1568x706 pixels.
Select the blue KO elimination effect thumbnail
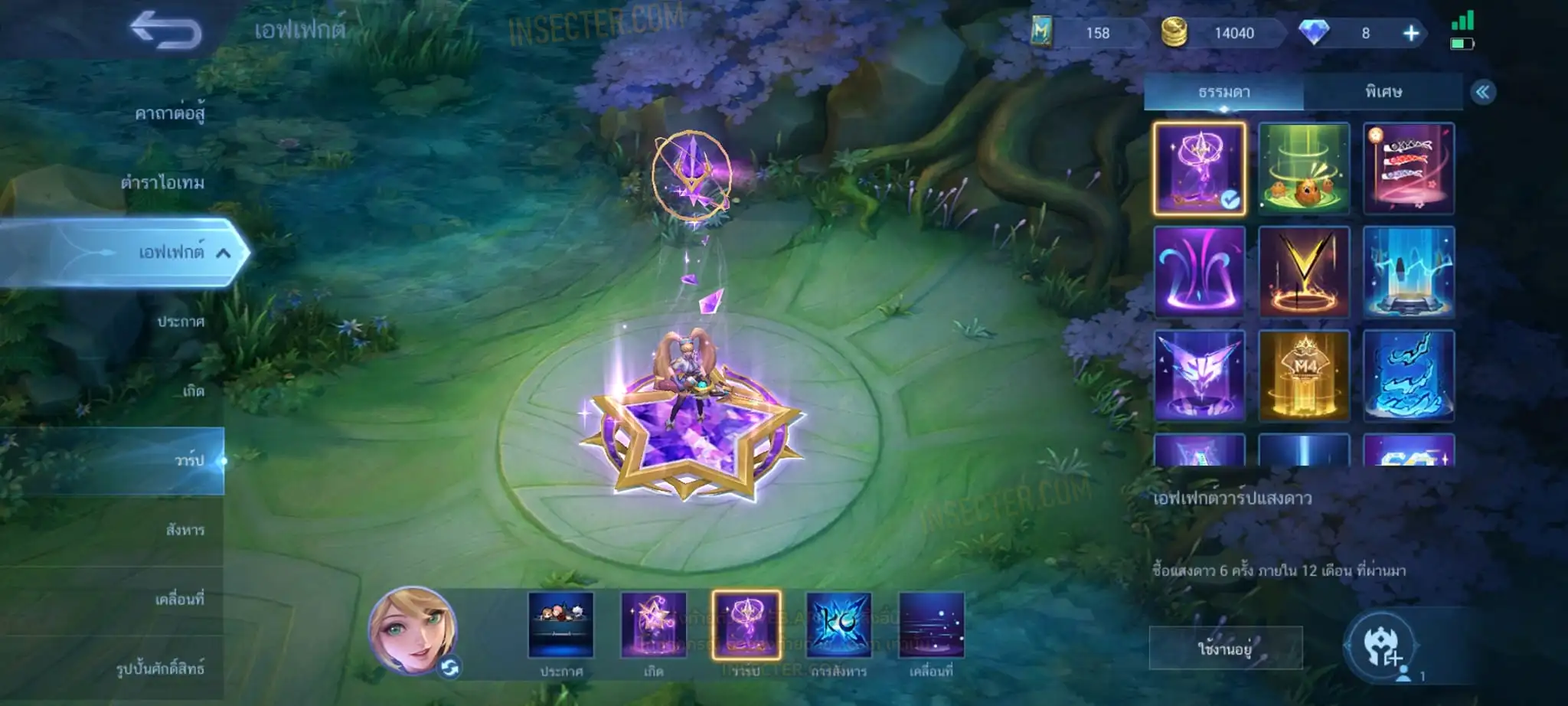point(838,626)
